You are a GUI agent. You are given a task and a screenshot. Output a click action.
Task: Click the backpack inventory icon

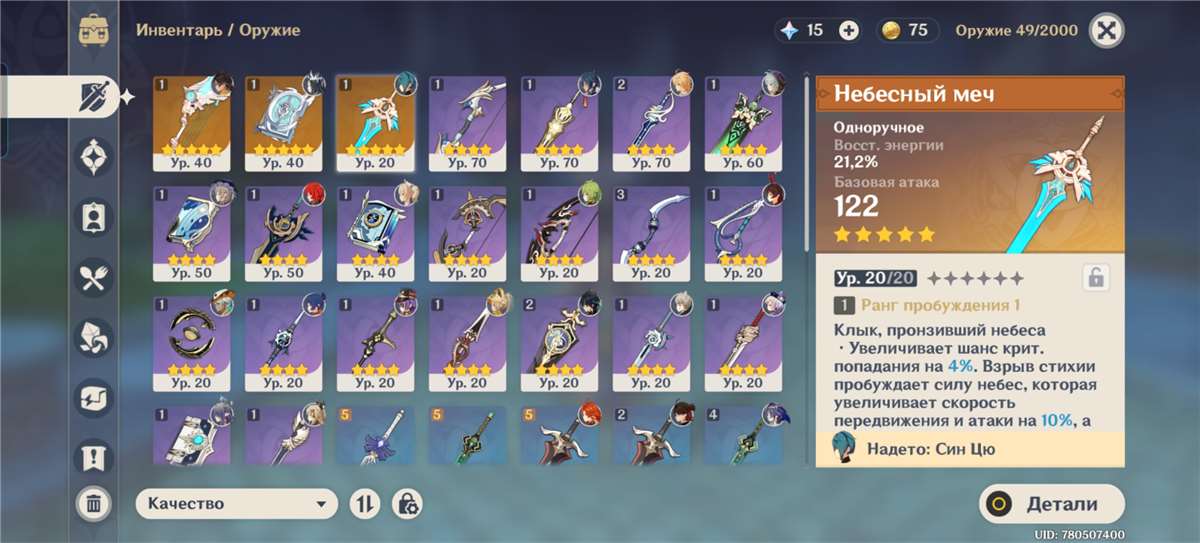click(94, 30)
